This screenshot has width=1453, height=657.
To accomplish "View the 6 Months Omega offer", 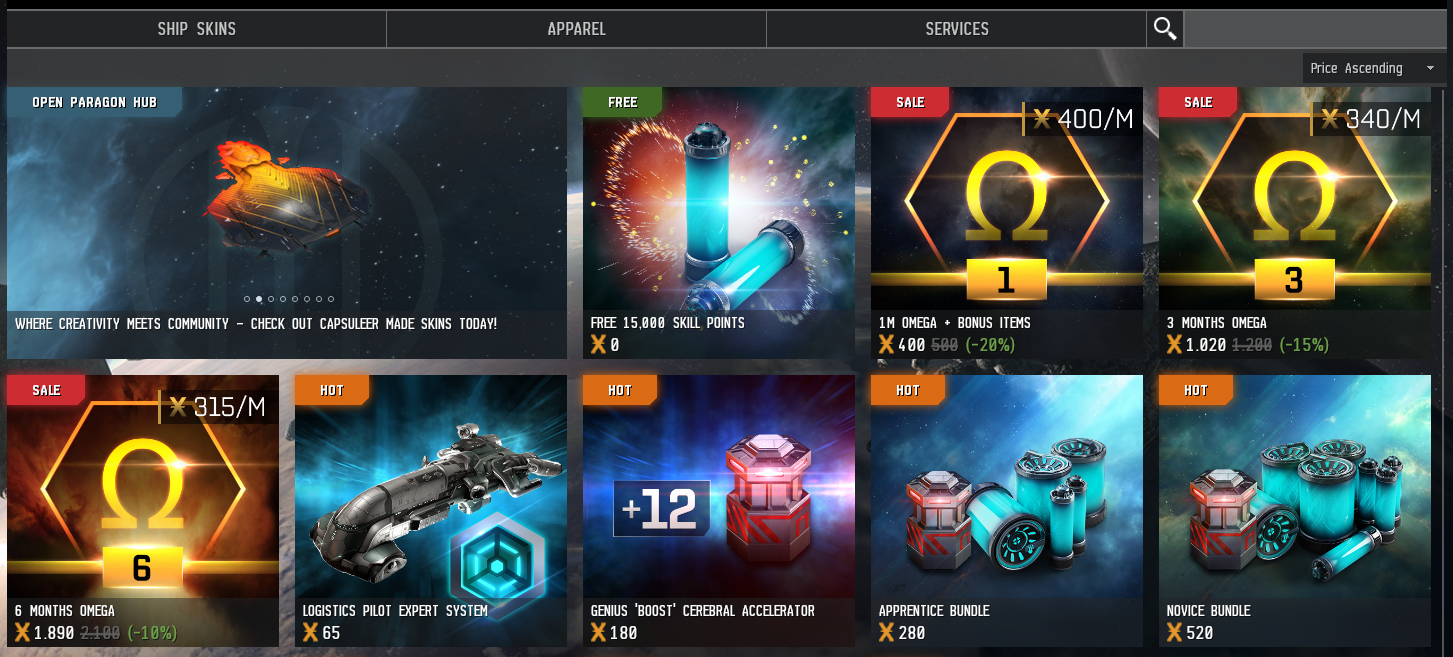I will 142,510.
